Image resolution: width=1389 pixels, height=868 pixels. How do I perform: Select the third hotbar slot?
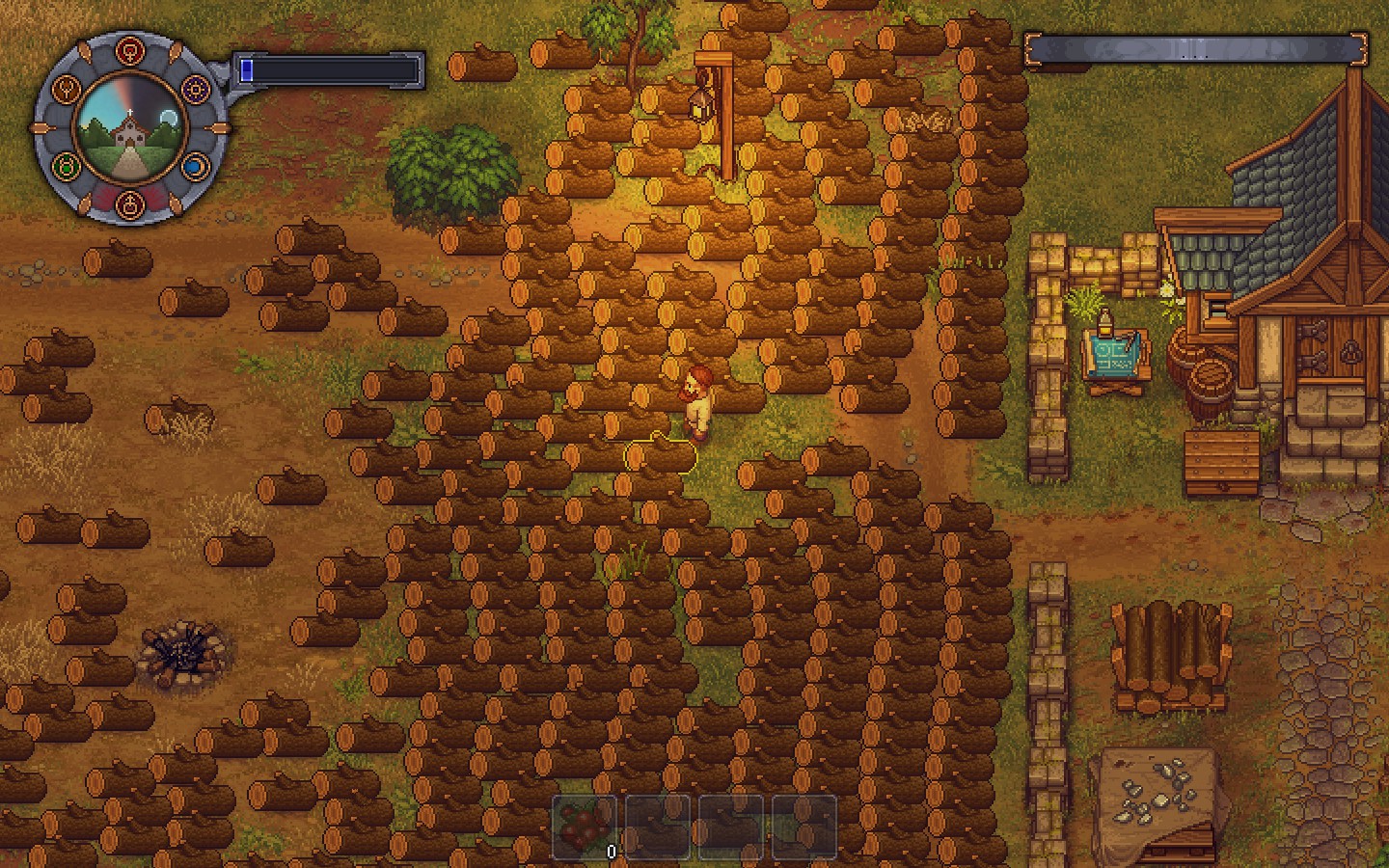[730, 825]
